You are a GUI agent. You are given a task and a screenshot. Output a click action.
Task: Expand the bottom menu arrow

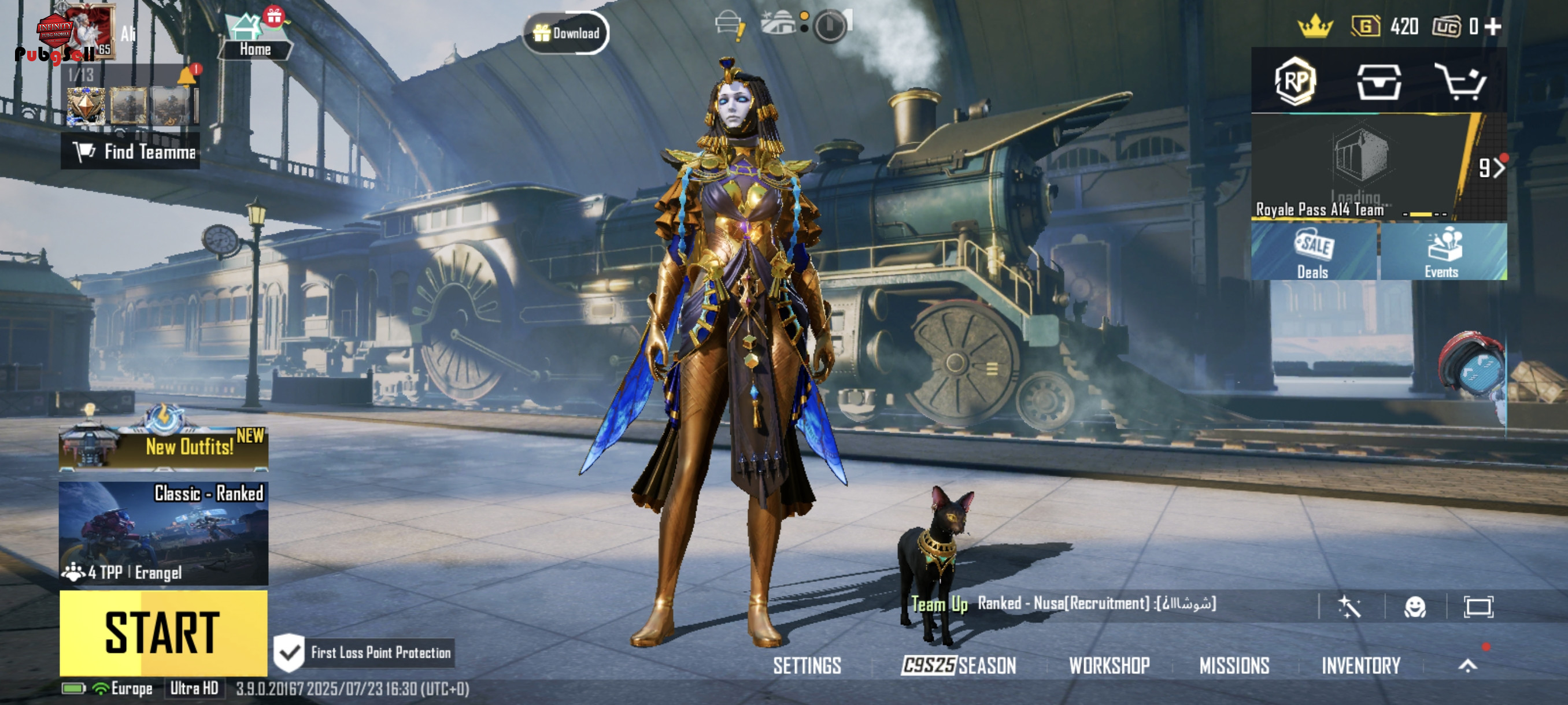click(x=1467, y=666)
